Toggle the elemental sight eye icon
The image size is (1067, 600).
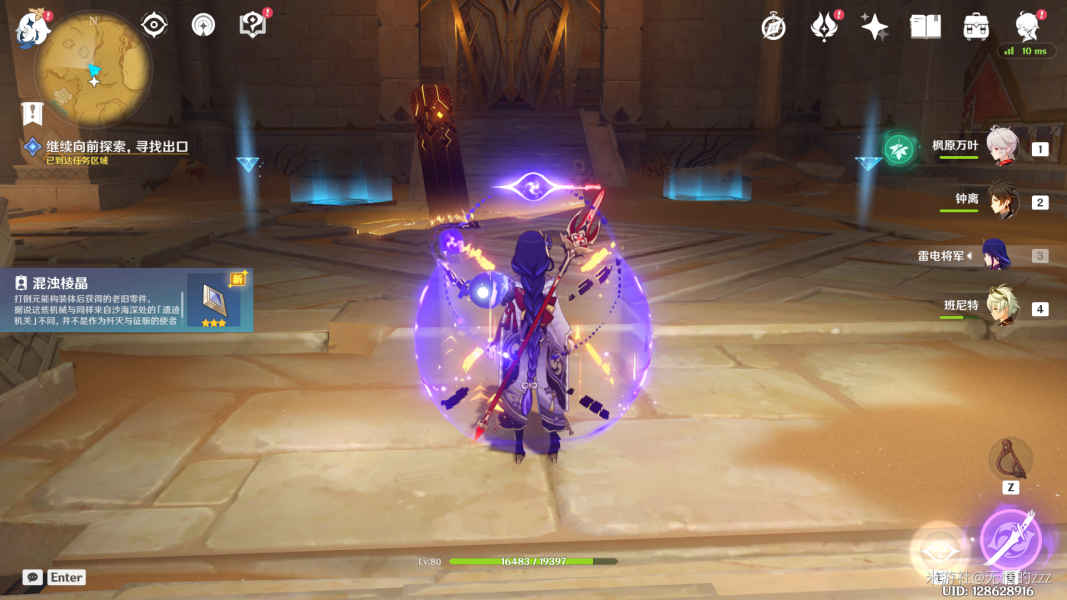point(154,25)
